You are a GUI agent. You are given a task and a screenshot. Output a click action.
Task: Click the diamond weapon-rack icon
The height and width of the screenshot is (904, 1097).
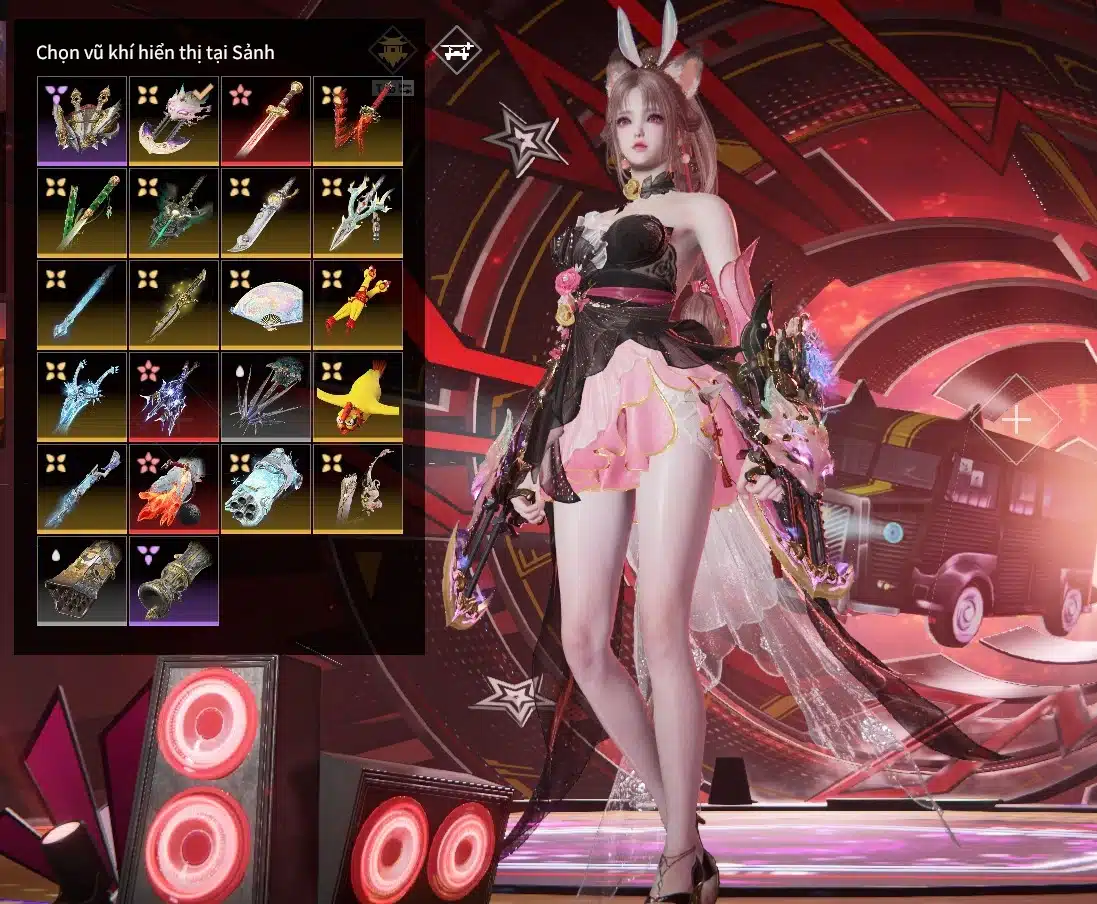[456, 50]
